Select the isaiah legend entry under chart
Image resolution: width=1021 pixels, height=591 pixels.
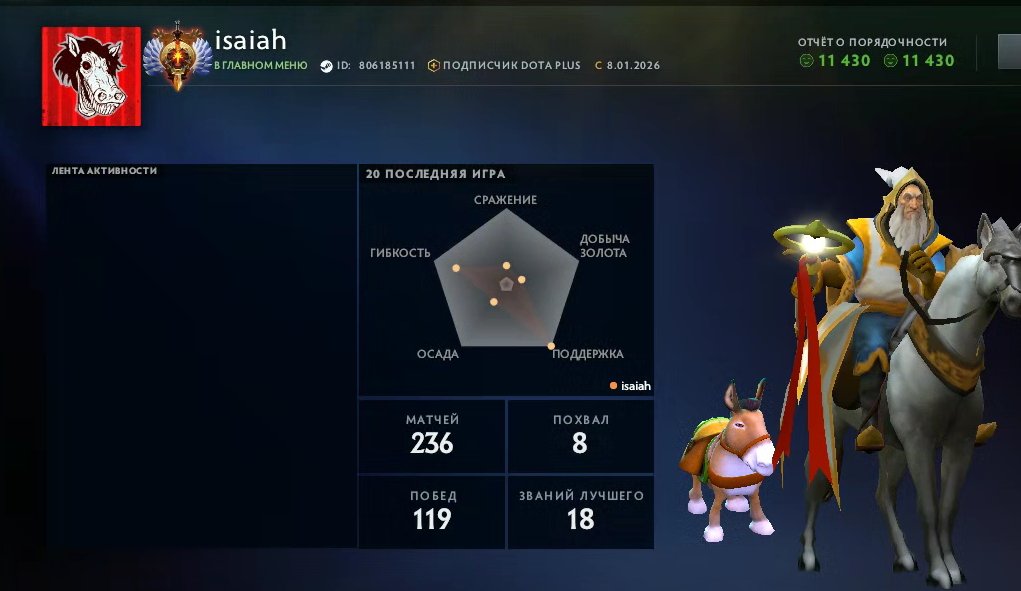point(630,386)
